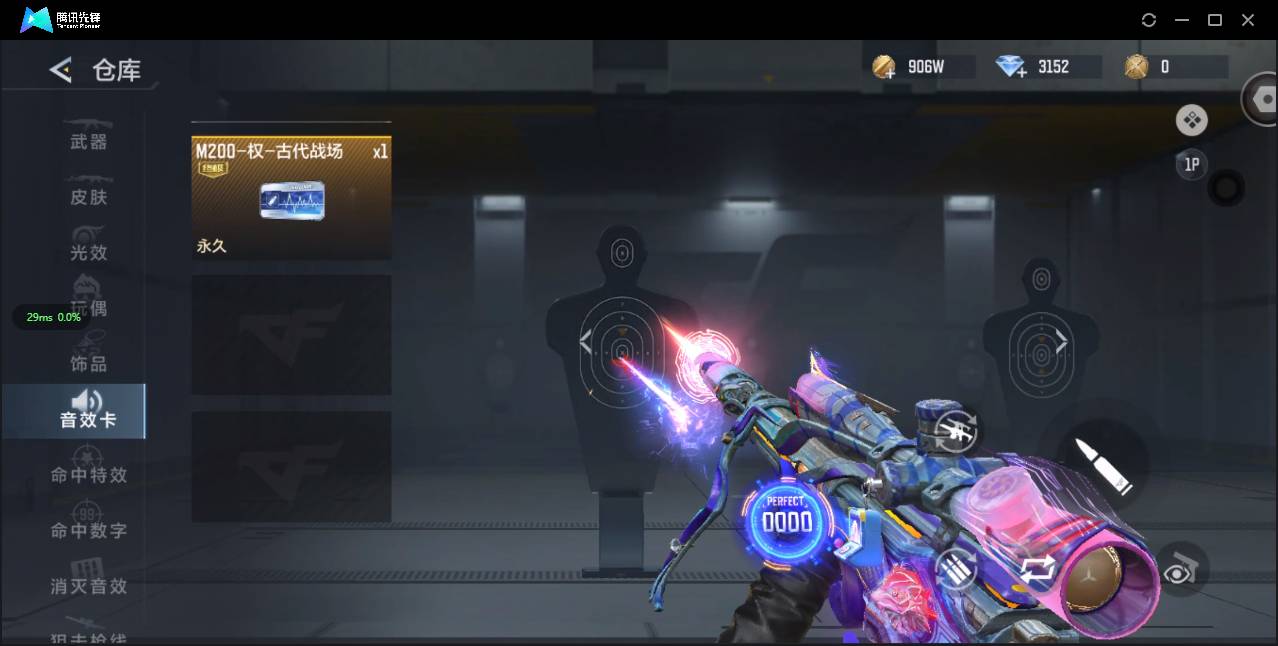Select the 光效 light effects tab
This screenshot has width=1278, height=646.
(88, 252)
